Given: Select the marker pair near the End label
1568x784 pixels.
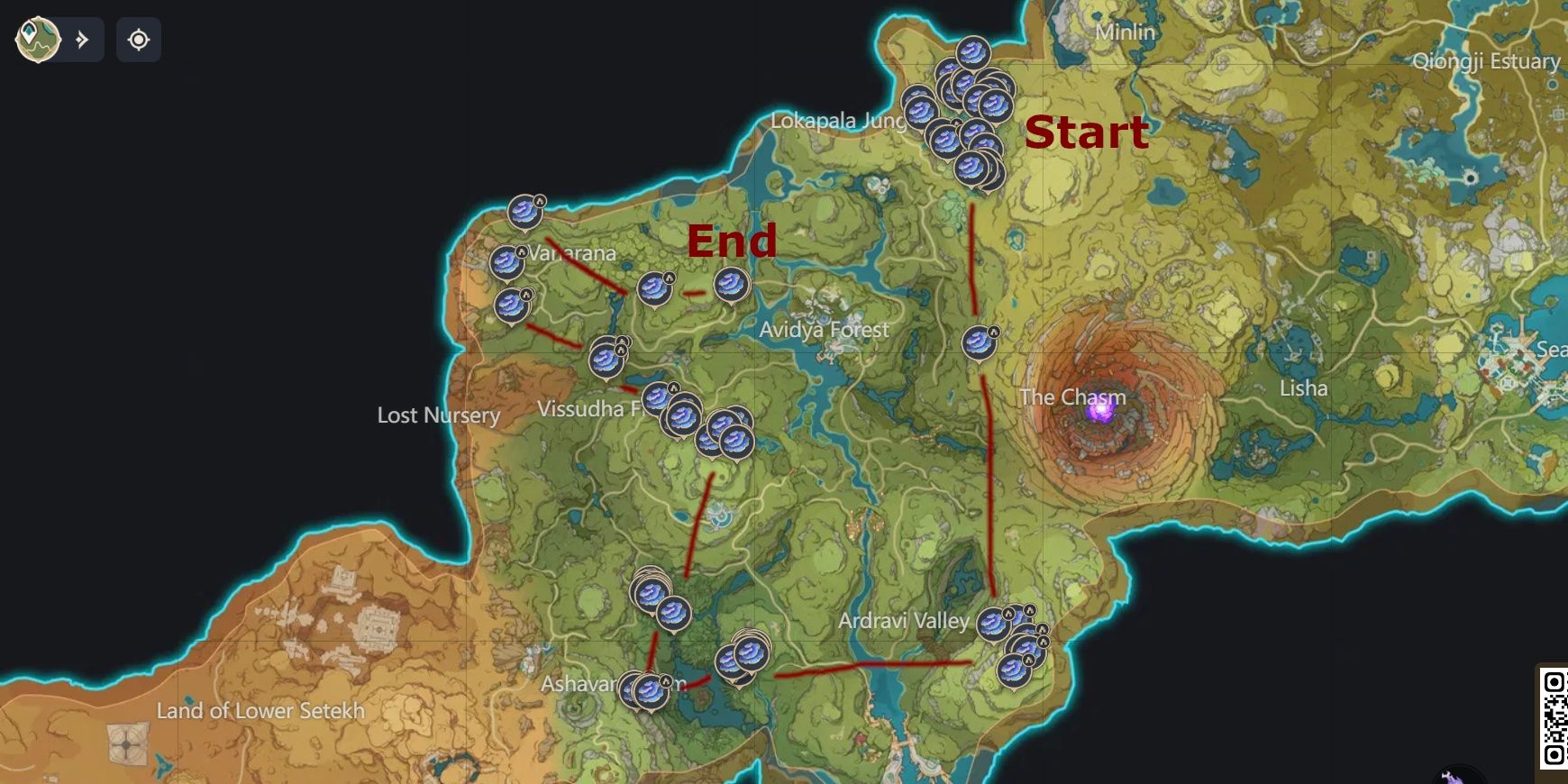Looking at the screenshot, I should 730,287.
